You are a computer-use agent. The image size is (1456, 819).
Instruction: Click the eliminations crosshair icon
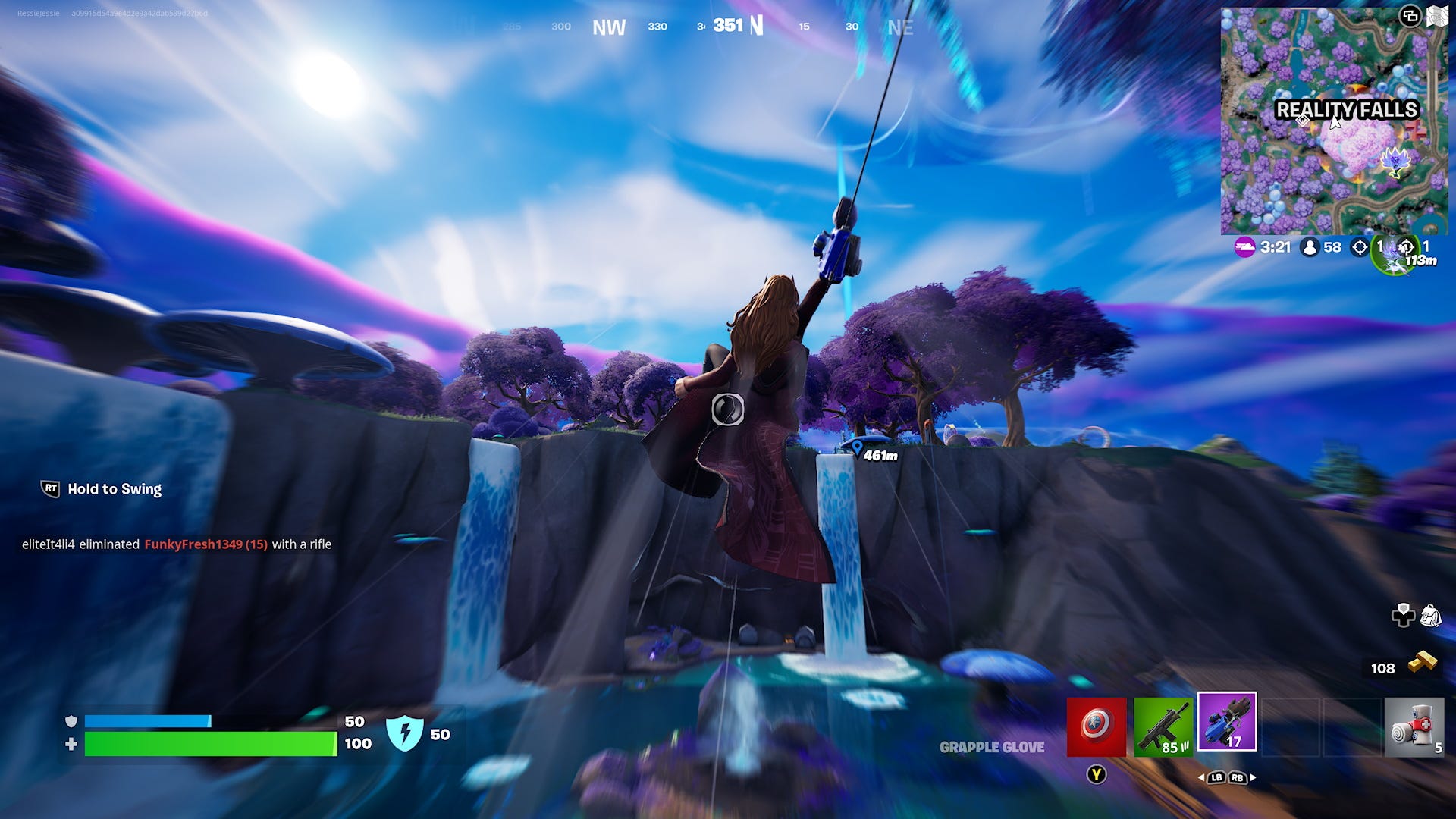pos(1359,246)
